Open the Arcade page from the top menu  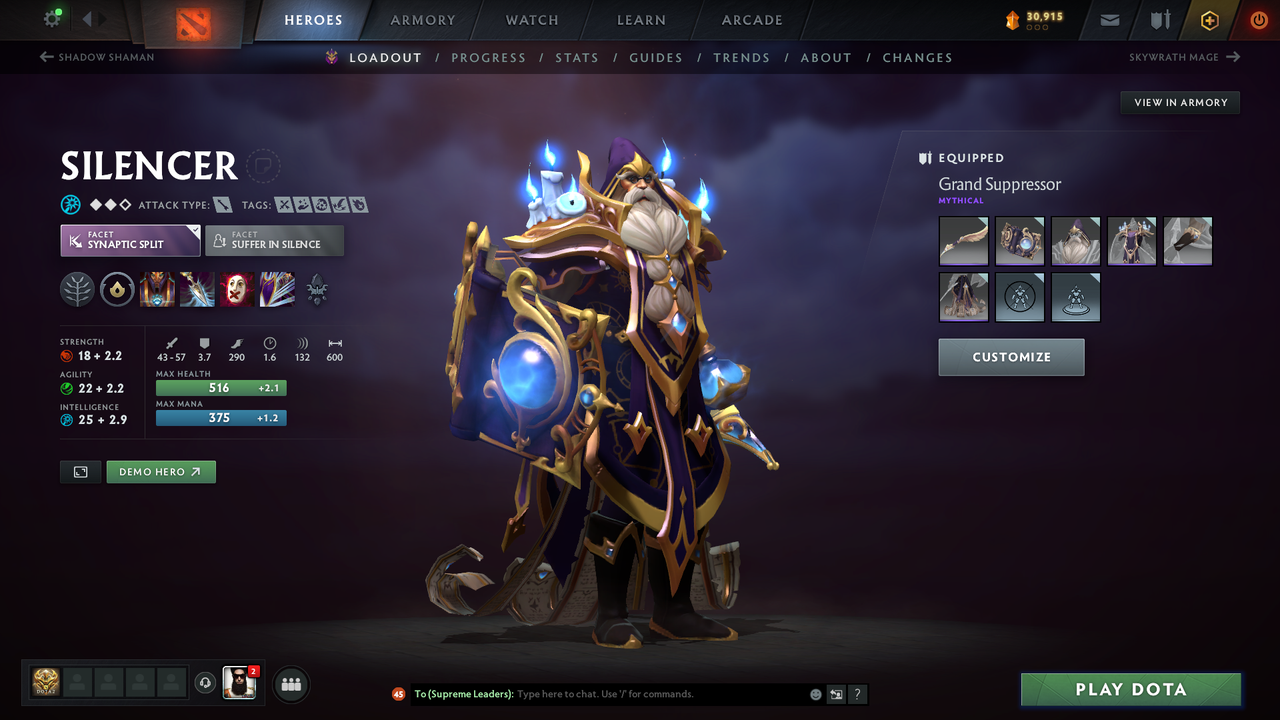coord(751,19)
